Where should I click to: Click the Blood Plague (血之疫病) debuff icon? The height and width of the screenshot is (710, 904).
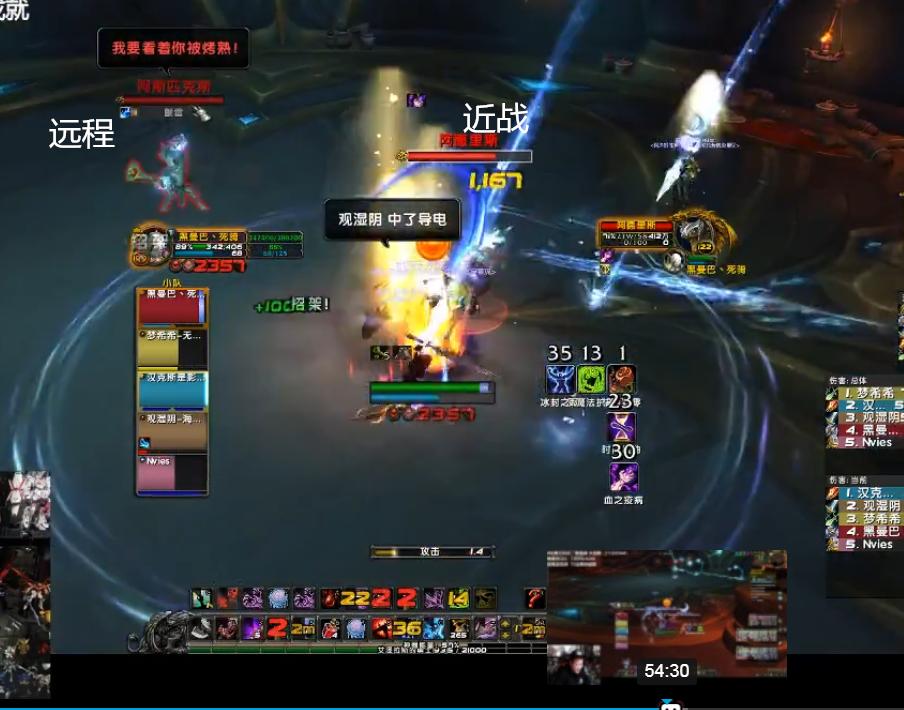(622, 477)
